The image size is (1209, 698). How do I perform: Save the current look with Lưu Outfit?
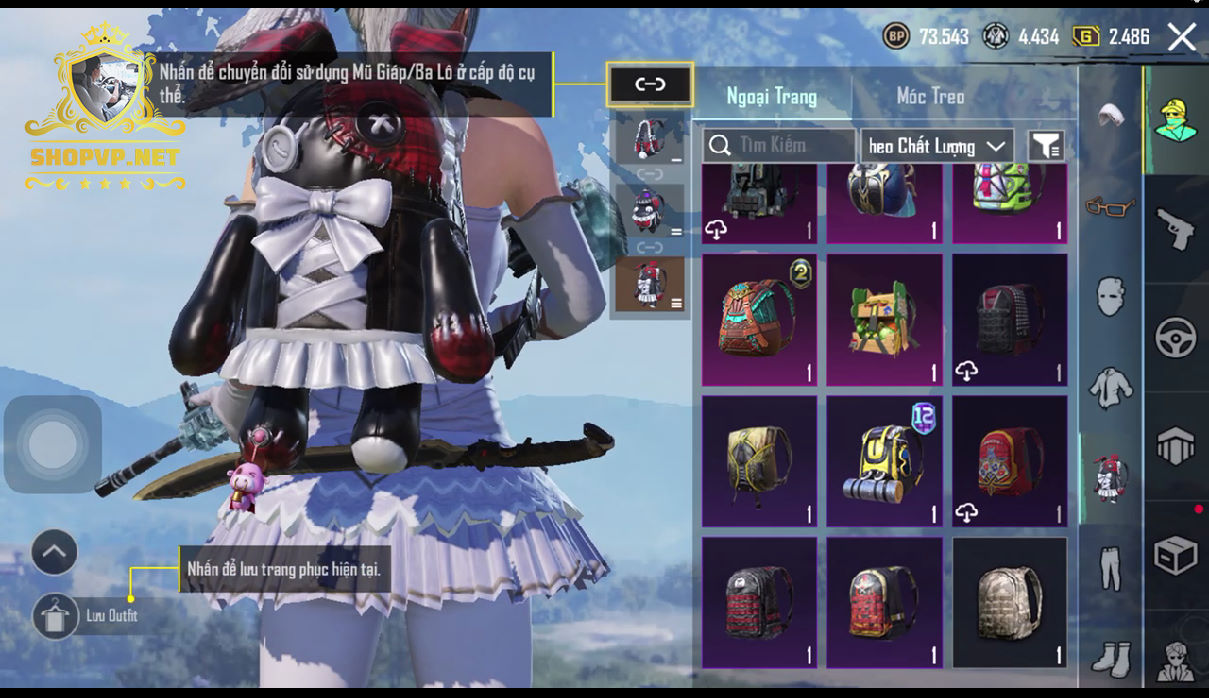pyautogui.click(x=56, y=615)
